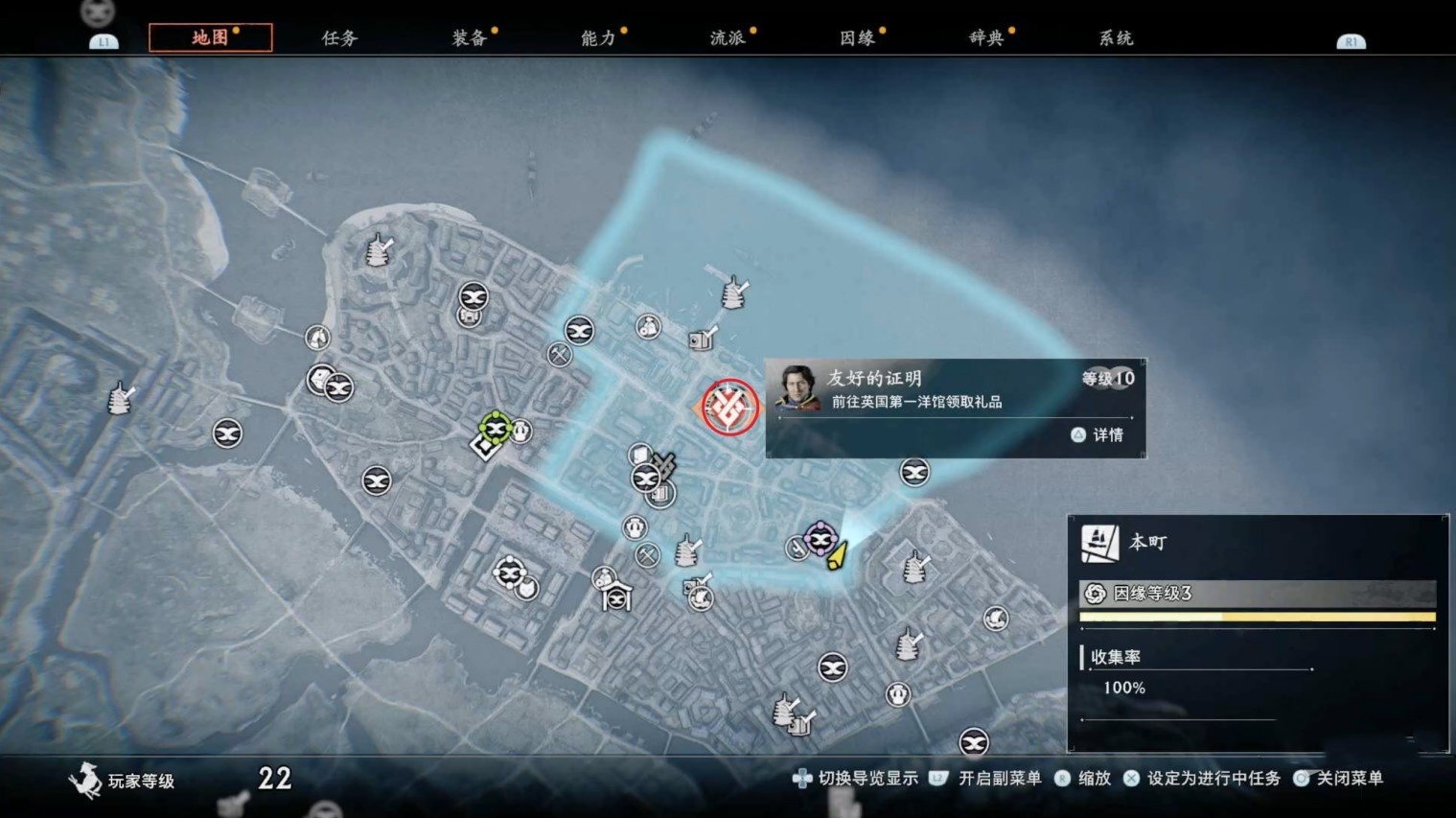Click the dice gambling den map icon
This screenshot has width=1456, height=818.
318,378
